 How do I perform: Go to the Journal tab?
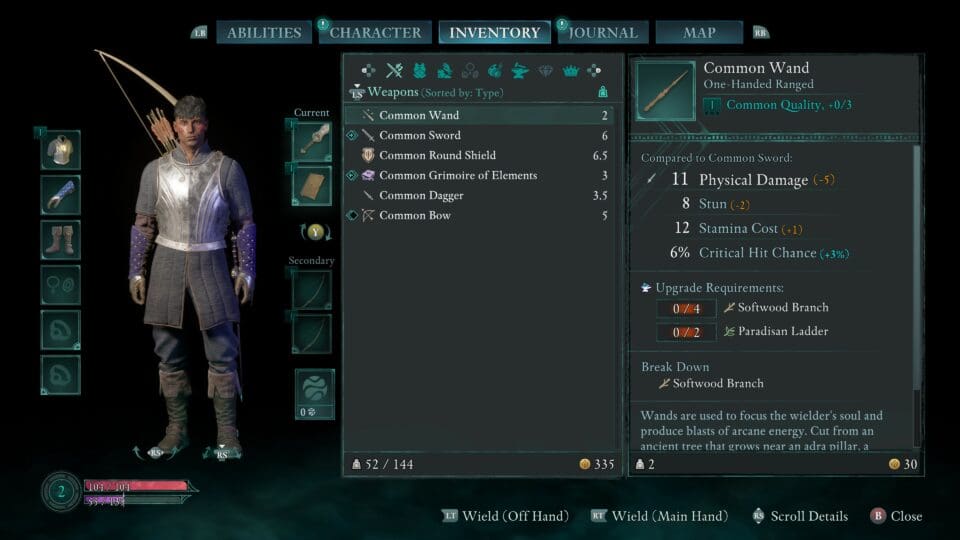pos(605,32)
